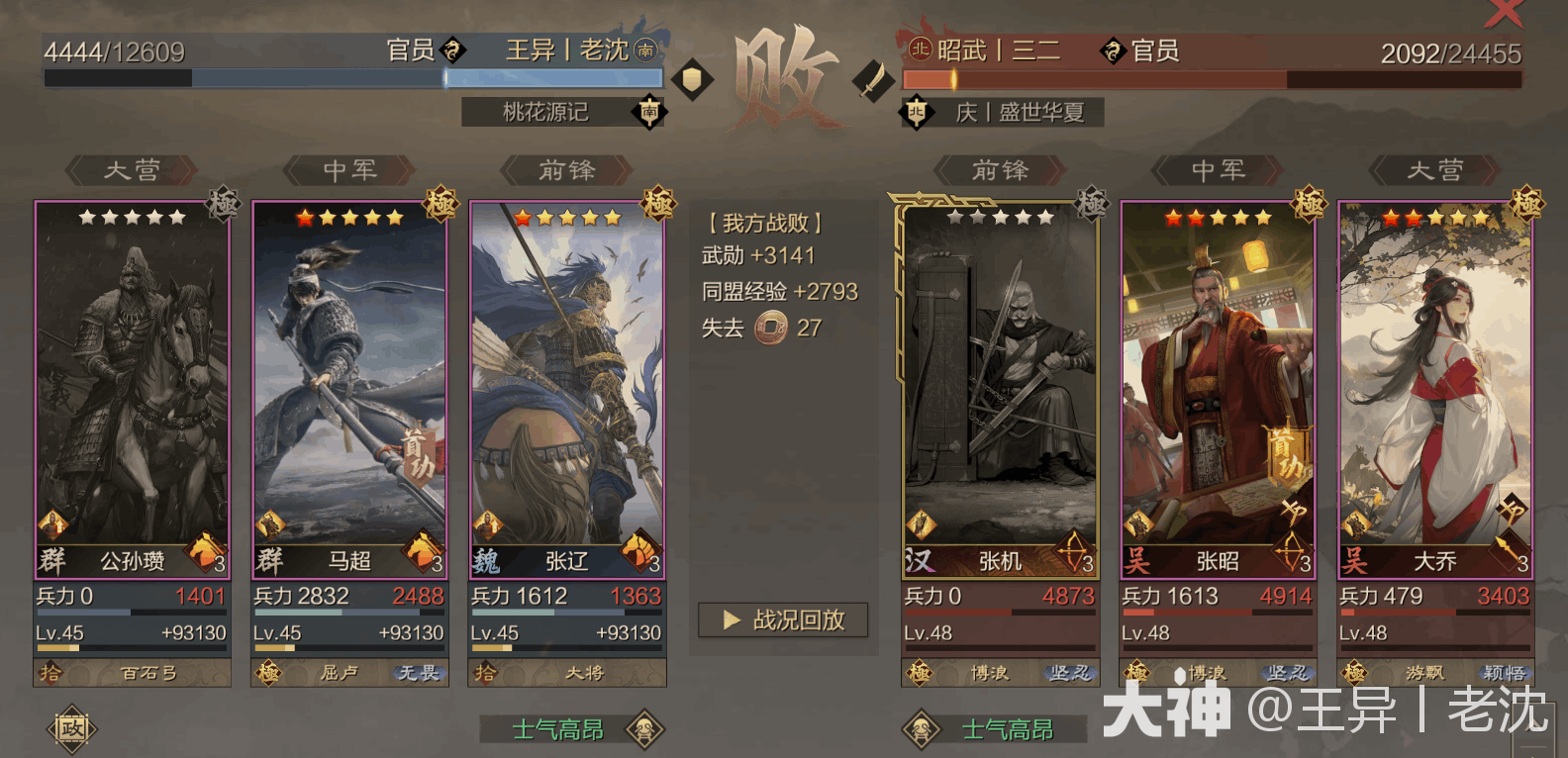Screen dimensions: 1568x758
Task: Select the 中军 position tab above Ma Chao
Action: [x=349, y=170]
